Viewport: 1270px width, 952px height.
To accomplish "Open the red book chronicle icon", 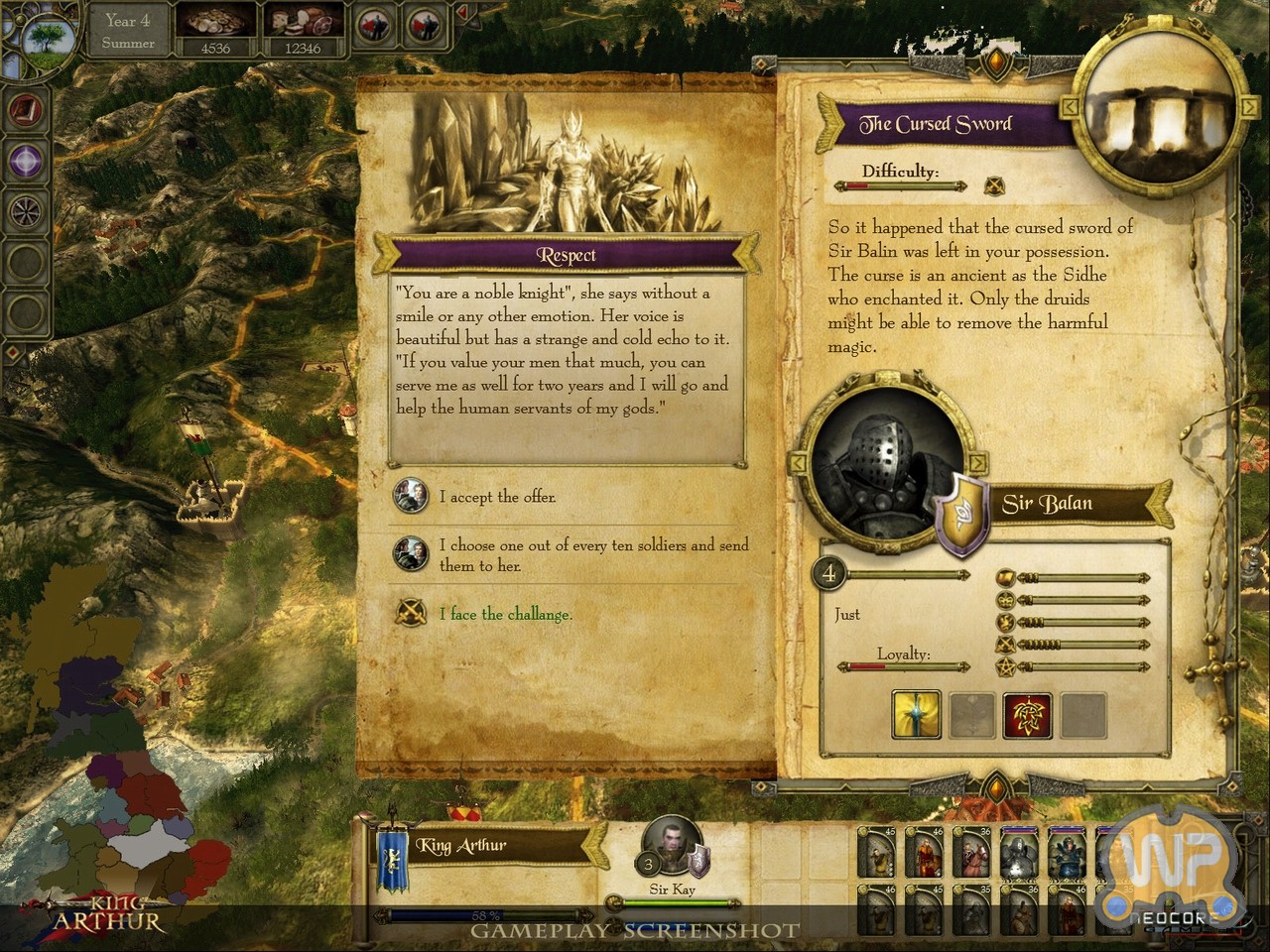I will point(26,109).
